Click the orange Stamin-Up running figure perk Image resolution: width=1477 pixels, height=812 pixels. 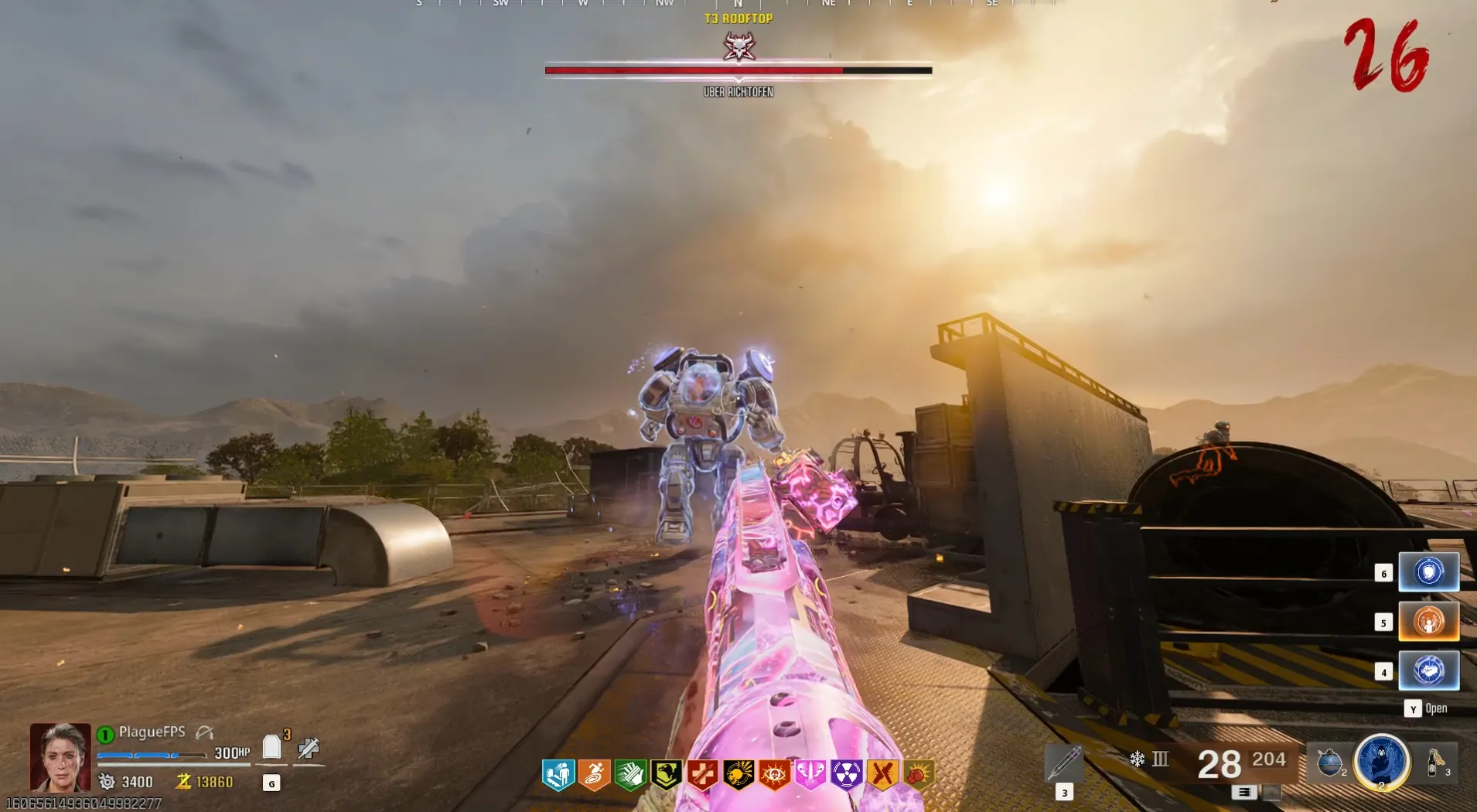(594, 774)
